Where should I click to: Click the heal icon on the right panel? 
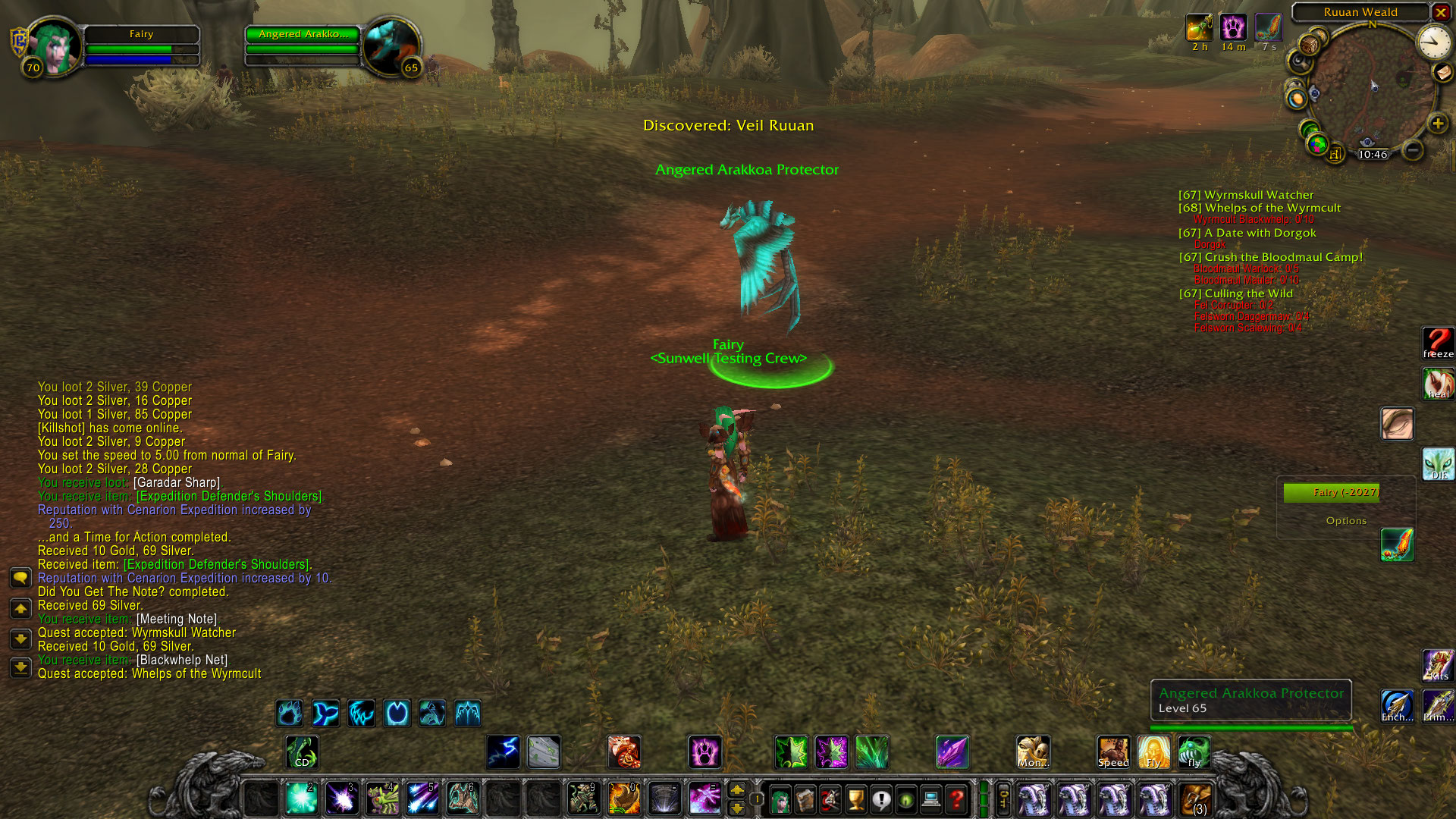pos(1438,383)
